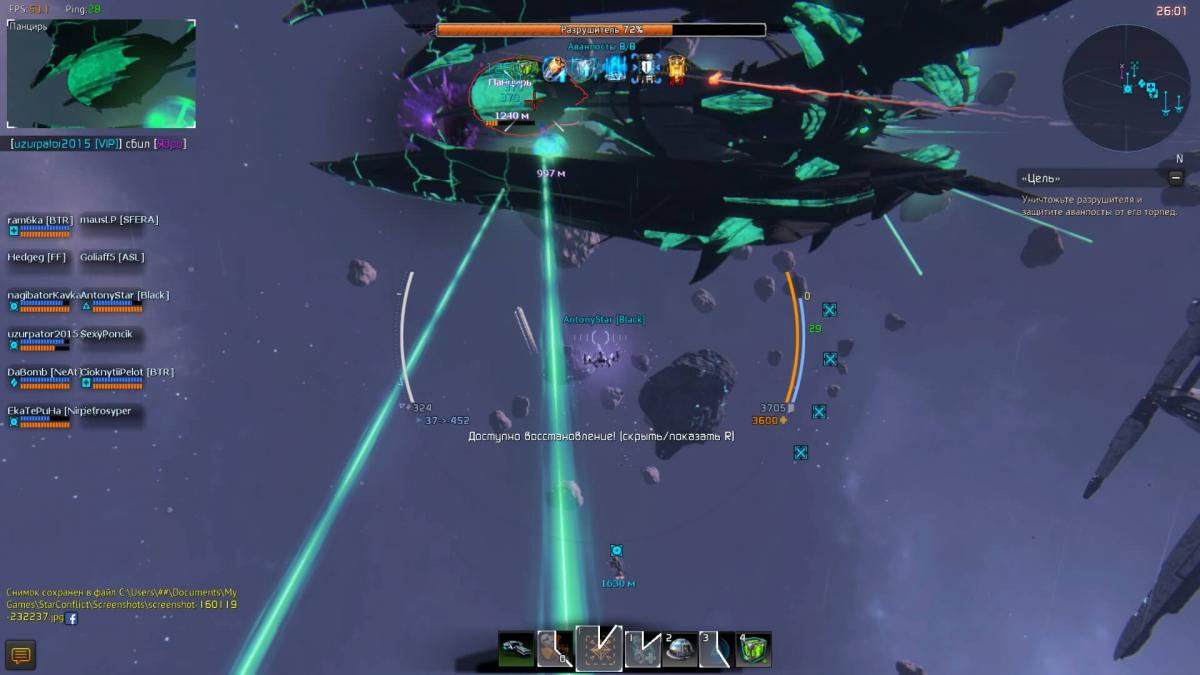Select CioknytiiPelot [BTR] in the team list

pyautogui.click(x=126, y=372)
